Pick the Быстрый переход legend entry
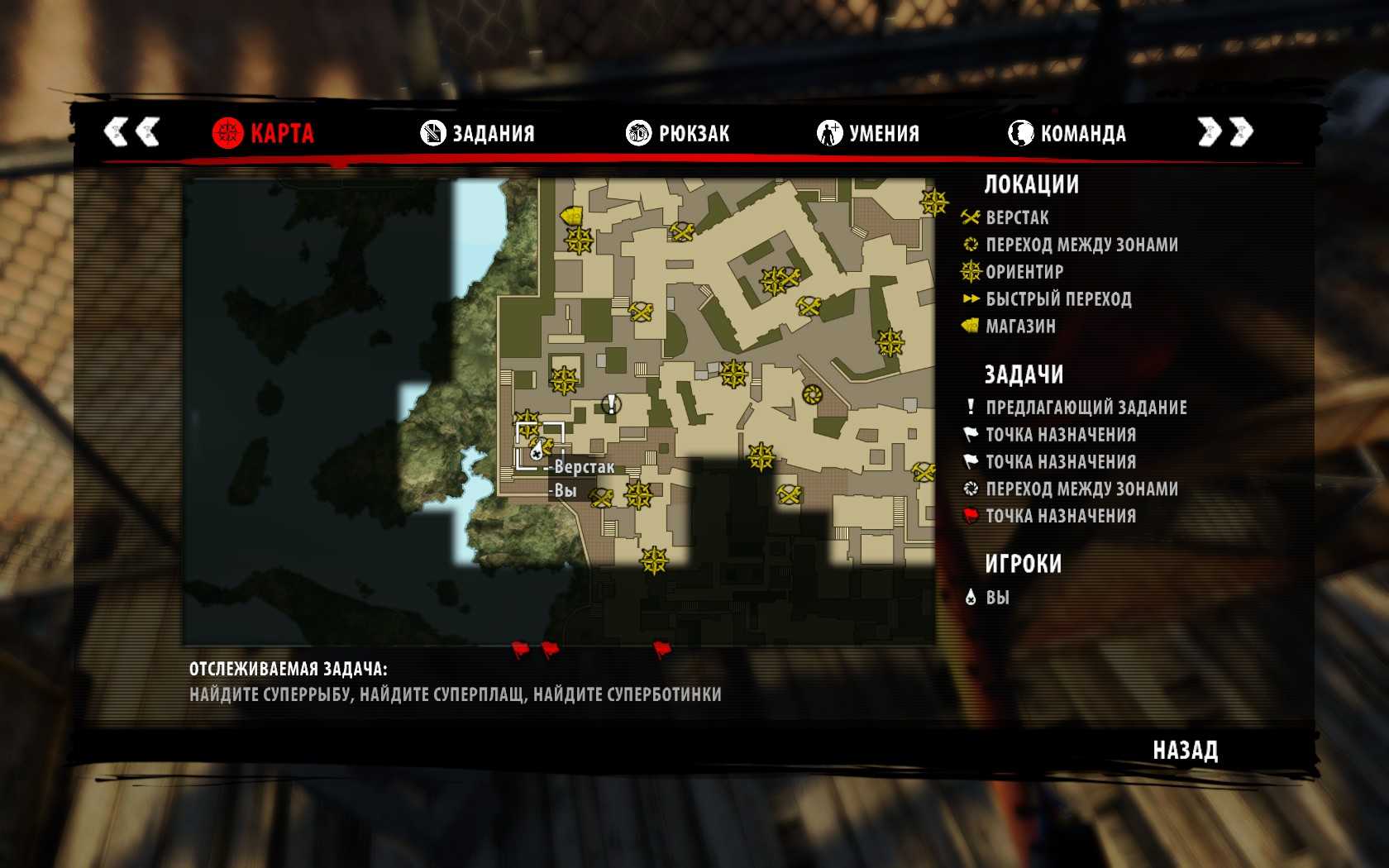The width and height of the screenshot is (1389, 868). point(1057,299)
